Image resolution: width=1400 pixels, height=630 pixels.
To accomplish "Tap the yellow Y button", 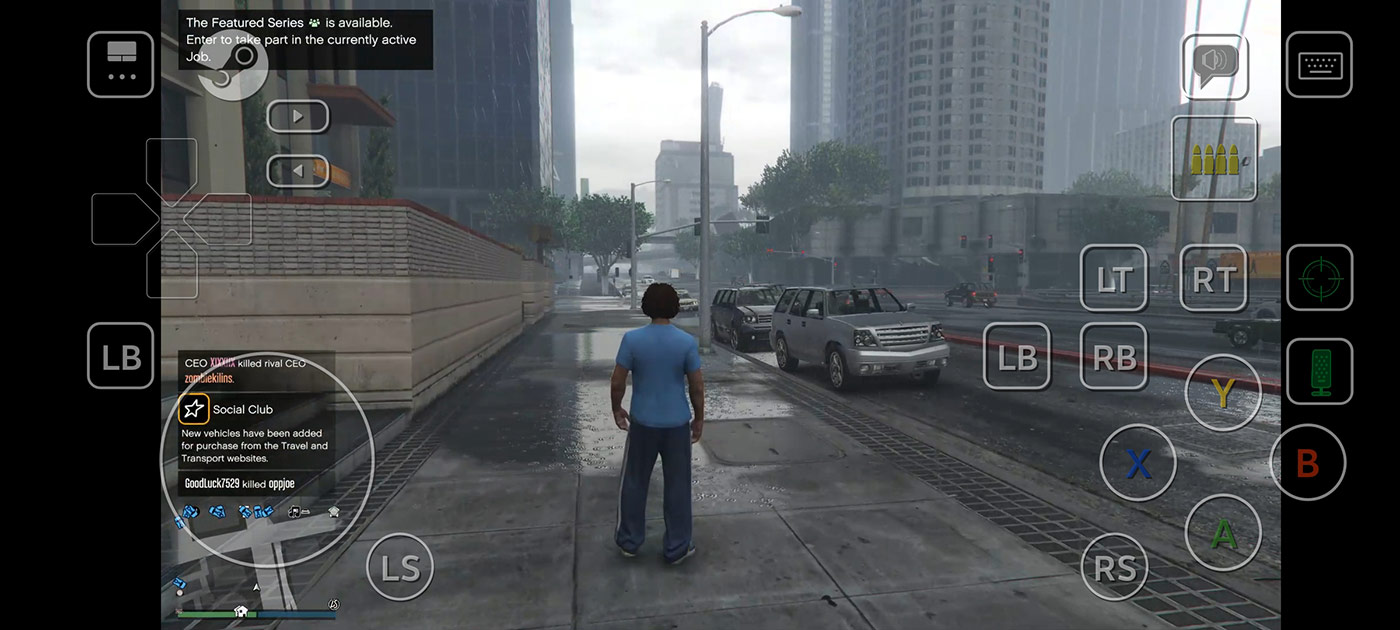I will (1222, 393).
